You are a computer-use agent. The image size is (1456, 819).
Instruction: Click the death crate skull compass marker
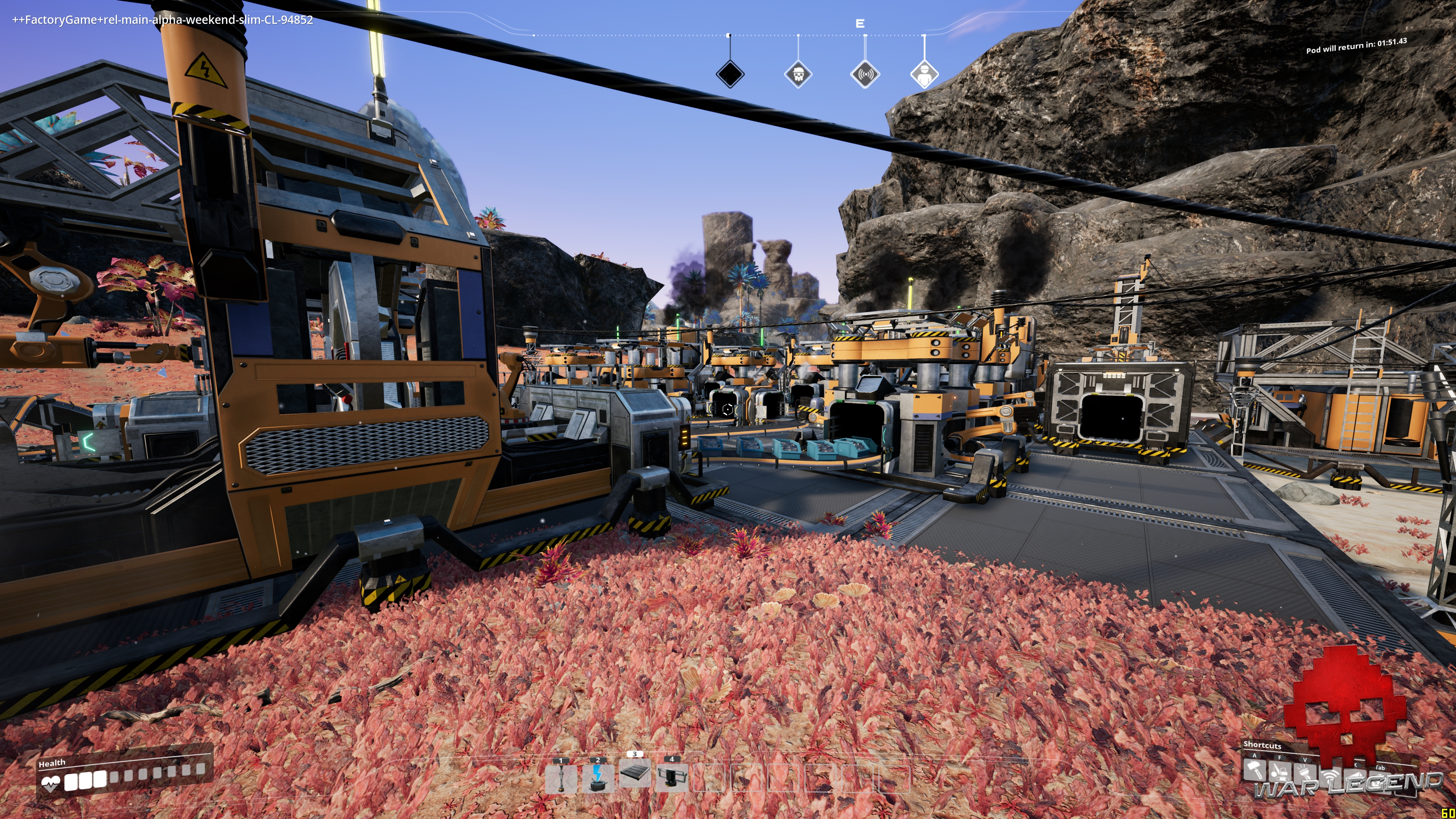pos(798,74)
